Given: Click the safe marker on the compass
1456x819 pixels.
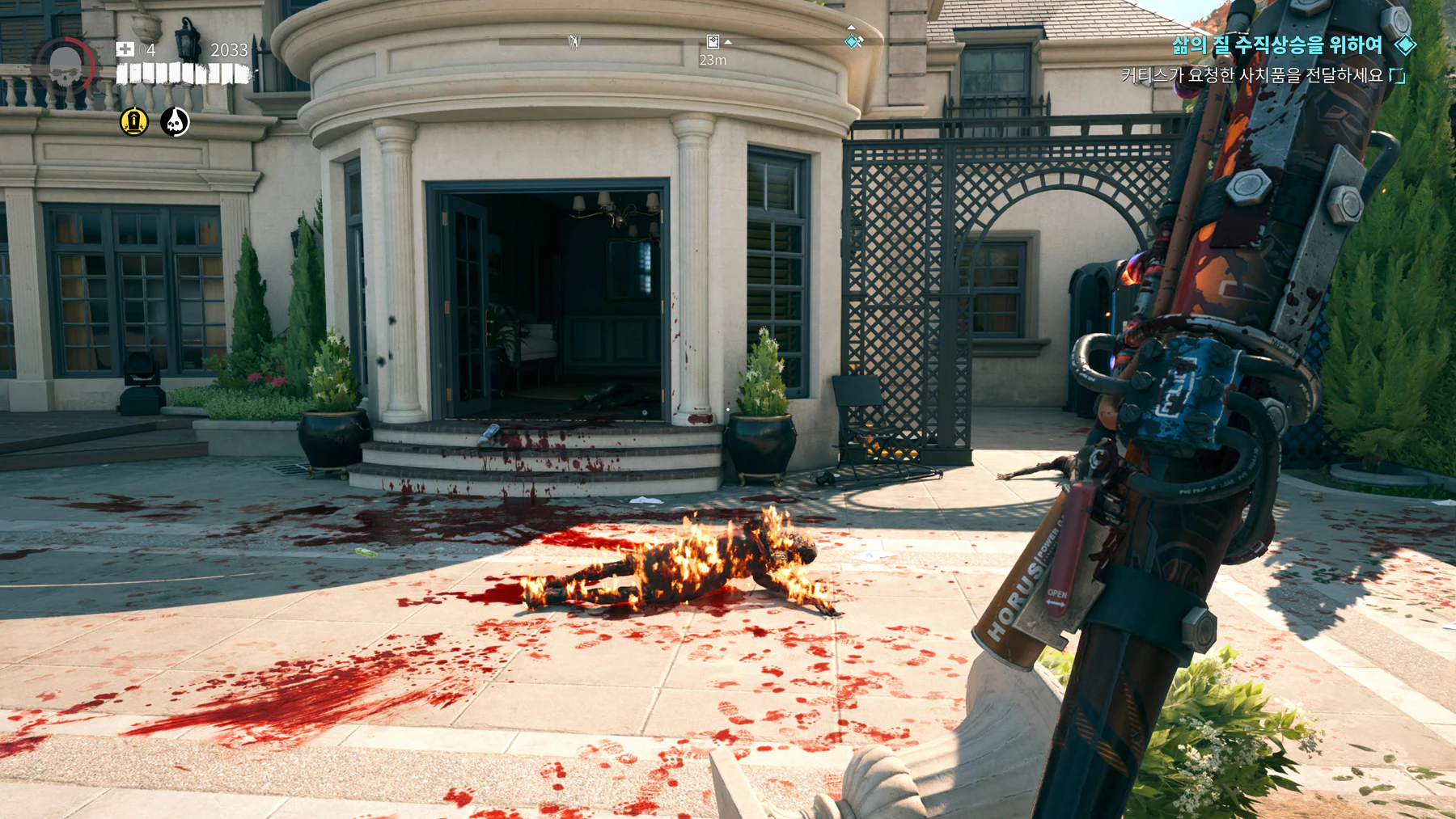Looking at the screenshot, I should tap(713, 42).
